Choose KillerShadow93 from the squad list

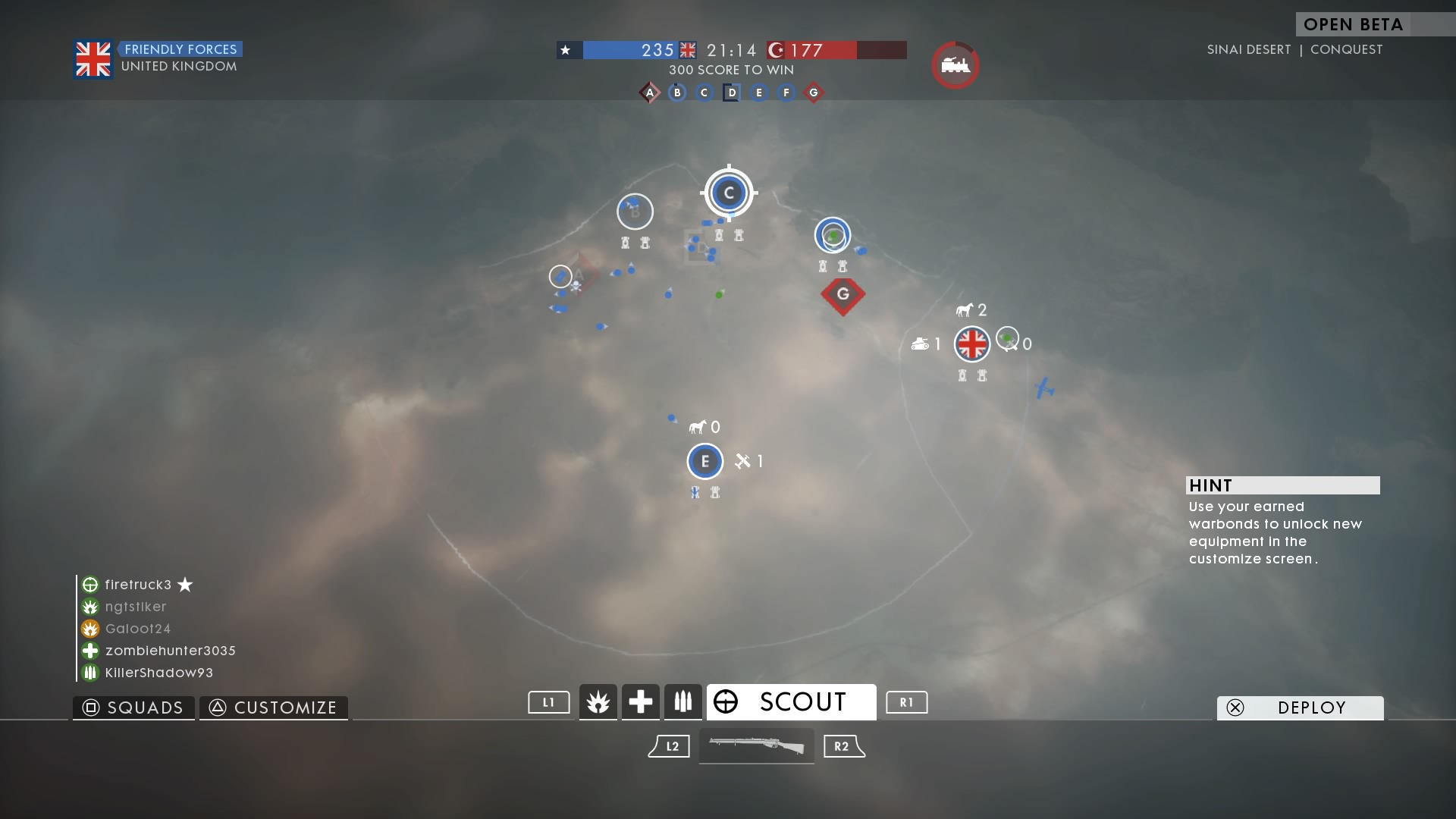(x=158, y=673)
